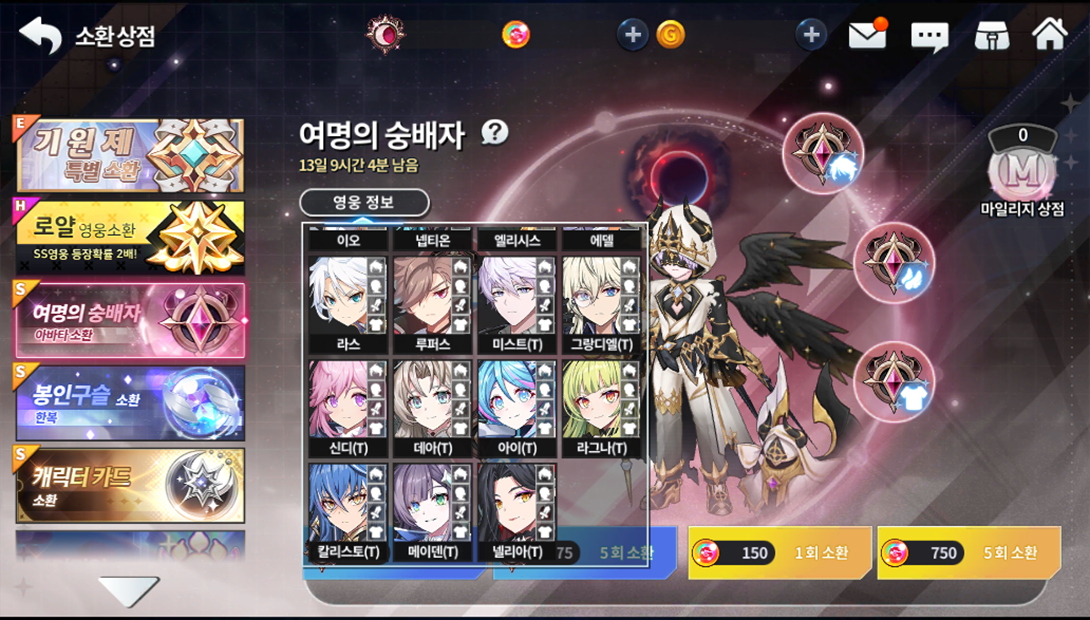Go back using the arrow button
The image size is (1090, 620).
[x=40, y=36]
